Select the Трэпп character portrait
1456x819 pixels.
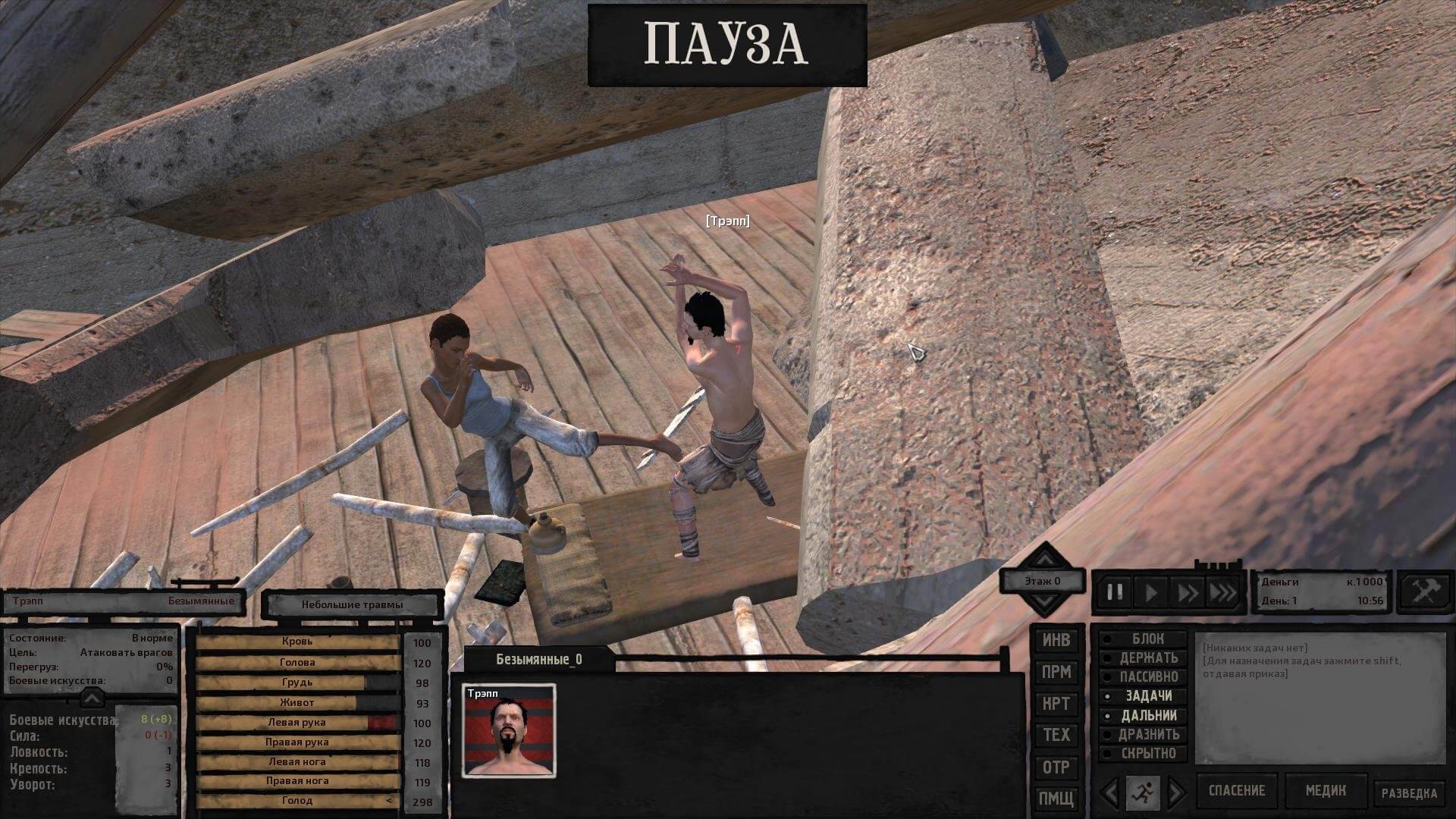click(509, 731)
